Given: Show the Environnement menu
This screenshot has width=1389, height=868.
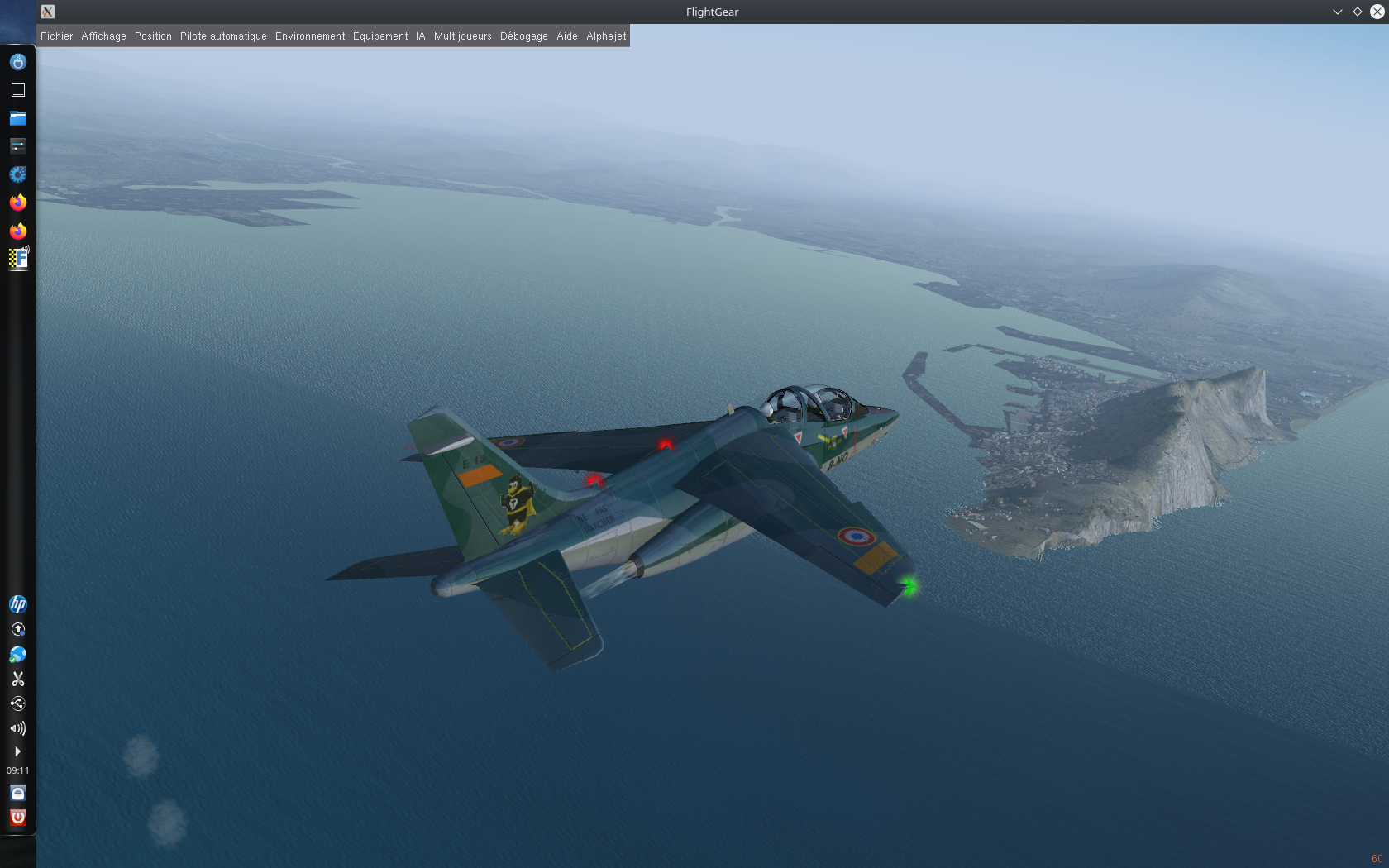Looking at the screenshot, I should click(x=310, y=36).
